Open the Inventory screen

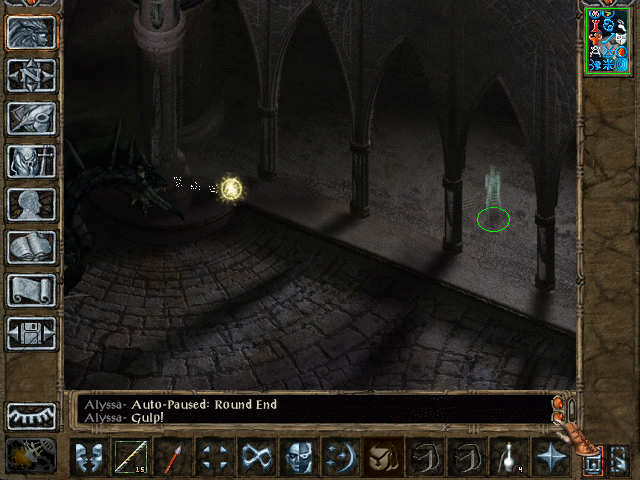pyautogui.click(x=31, y=161)
